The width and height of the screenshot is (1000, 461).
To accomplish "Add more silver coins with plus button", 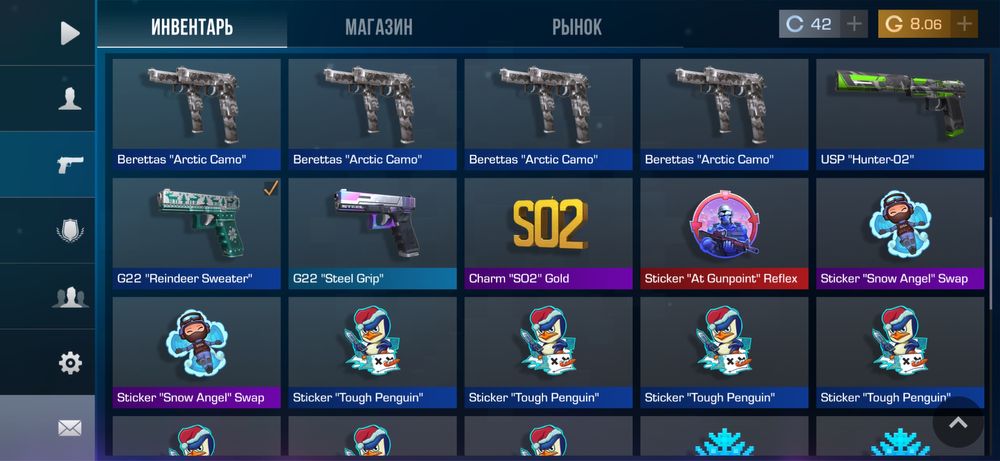I will click(854, 24).
